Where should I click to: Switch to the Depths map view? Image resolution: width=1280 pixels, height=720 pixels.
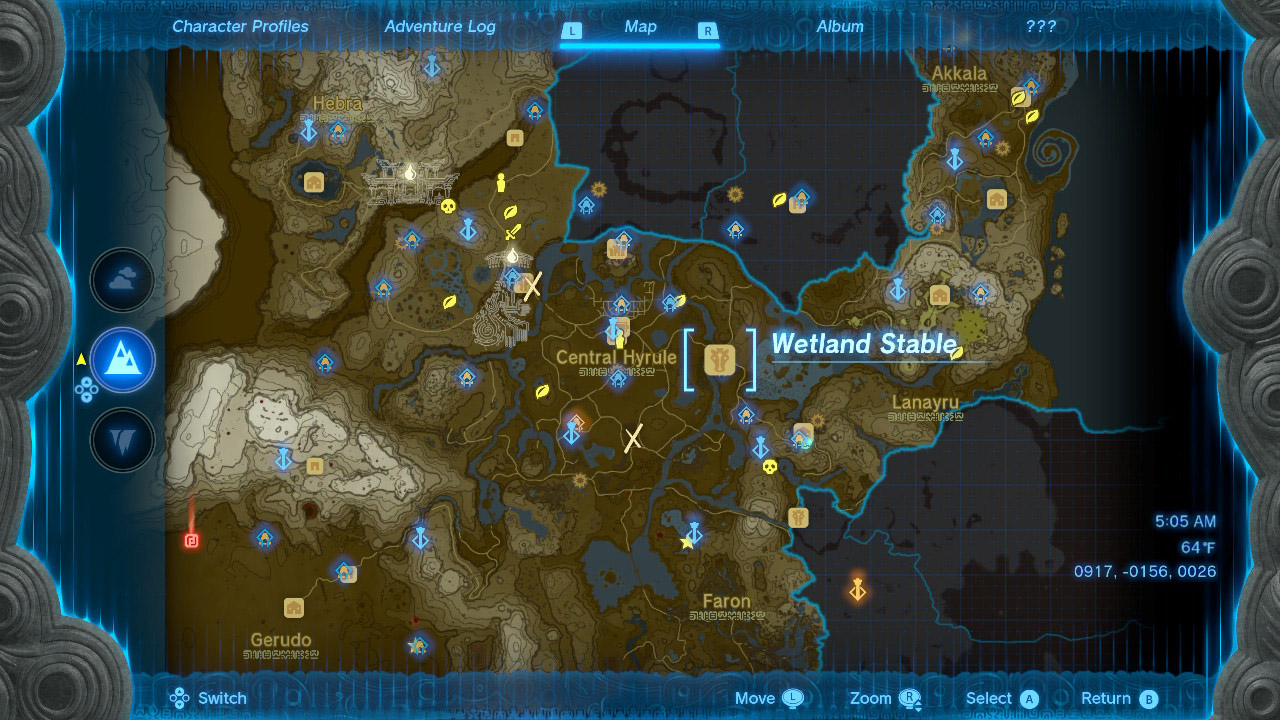(x=121, y=440)
